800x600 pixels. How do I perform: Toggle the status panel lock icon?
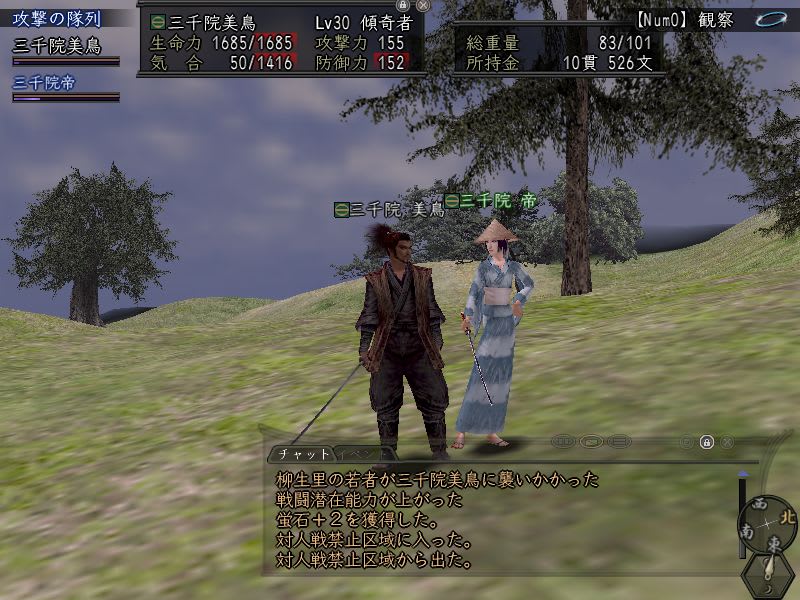tap(403, 5)
